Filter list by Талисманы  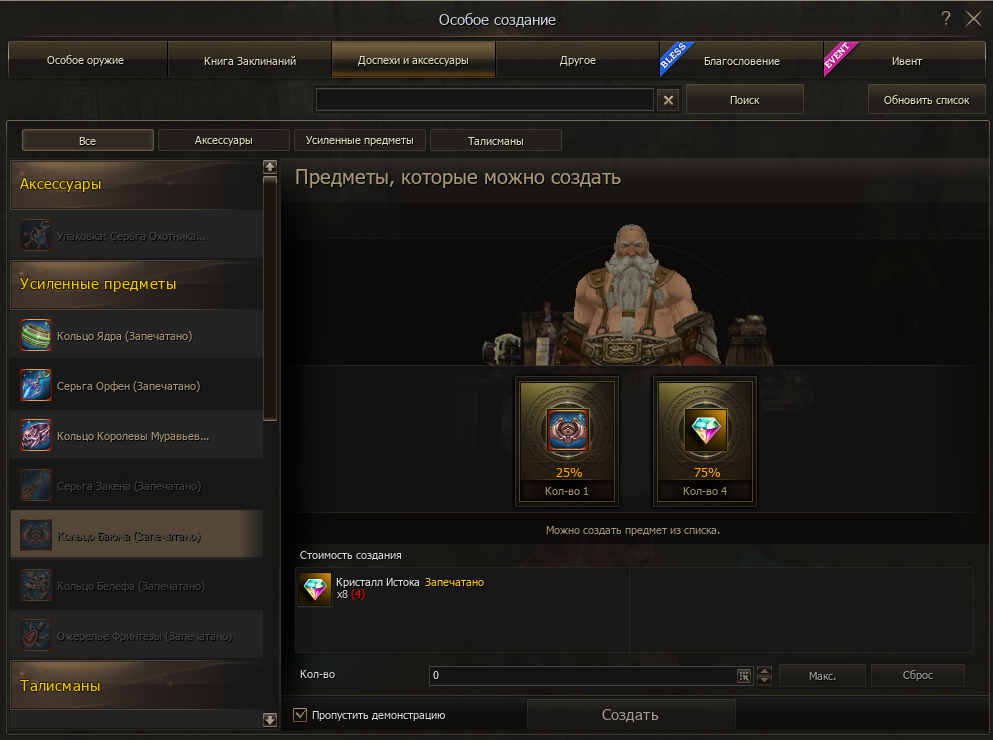click(495, 141)
